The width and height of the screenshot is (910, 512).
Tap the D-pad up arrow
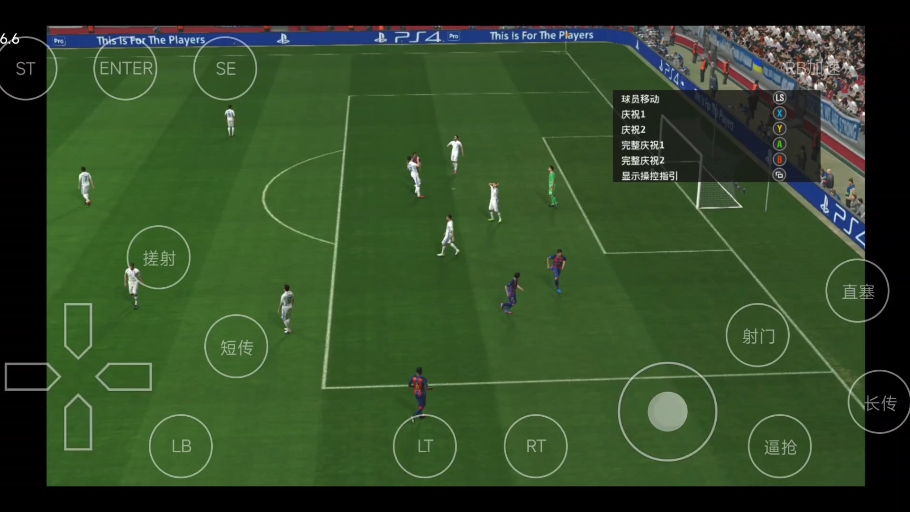(x=78, y=328)
